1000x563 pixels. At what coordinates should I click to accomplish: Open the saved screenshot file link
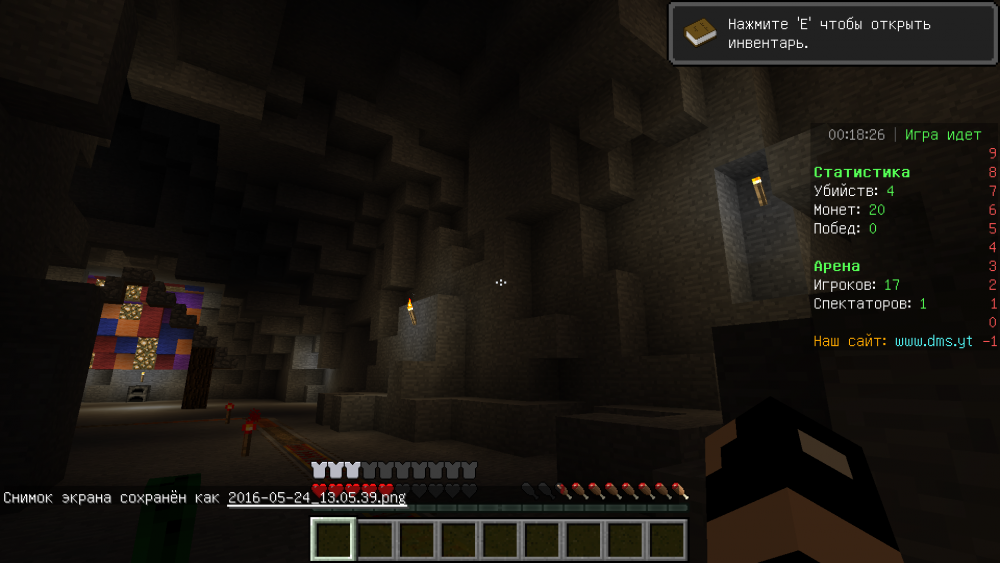click(x=316, y=498)
